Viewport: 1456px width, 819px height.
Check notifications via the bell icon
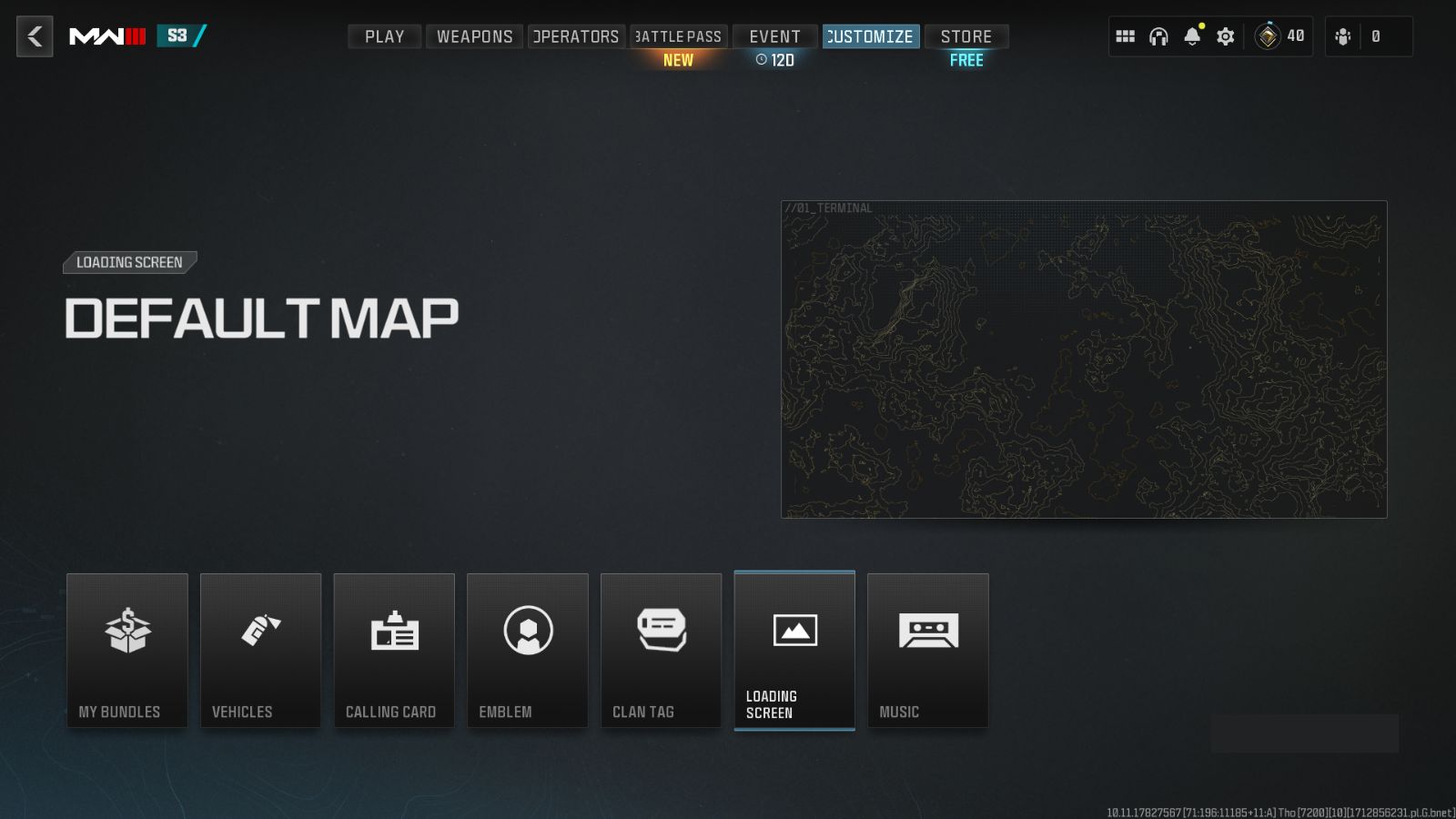(x=1192, y=36)
